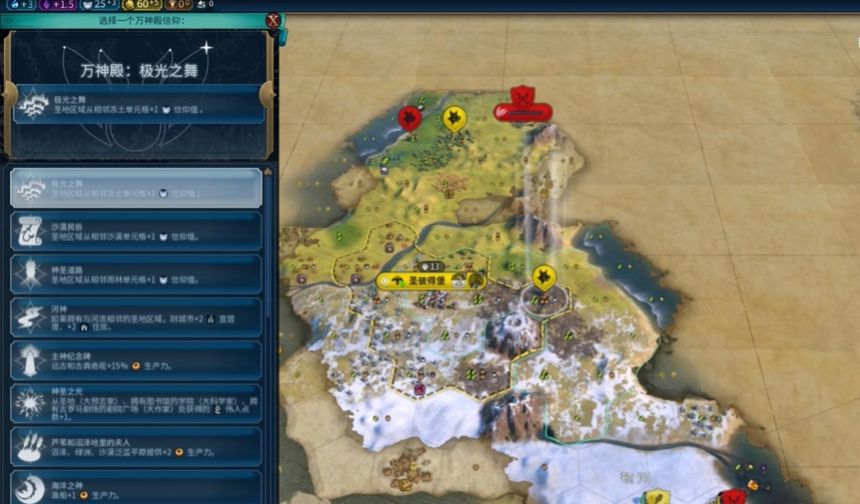Choose the 极光之舞 pantheon belief in the list
The width and height of the screenshot is (860, 504).
tap(136, 188)
